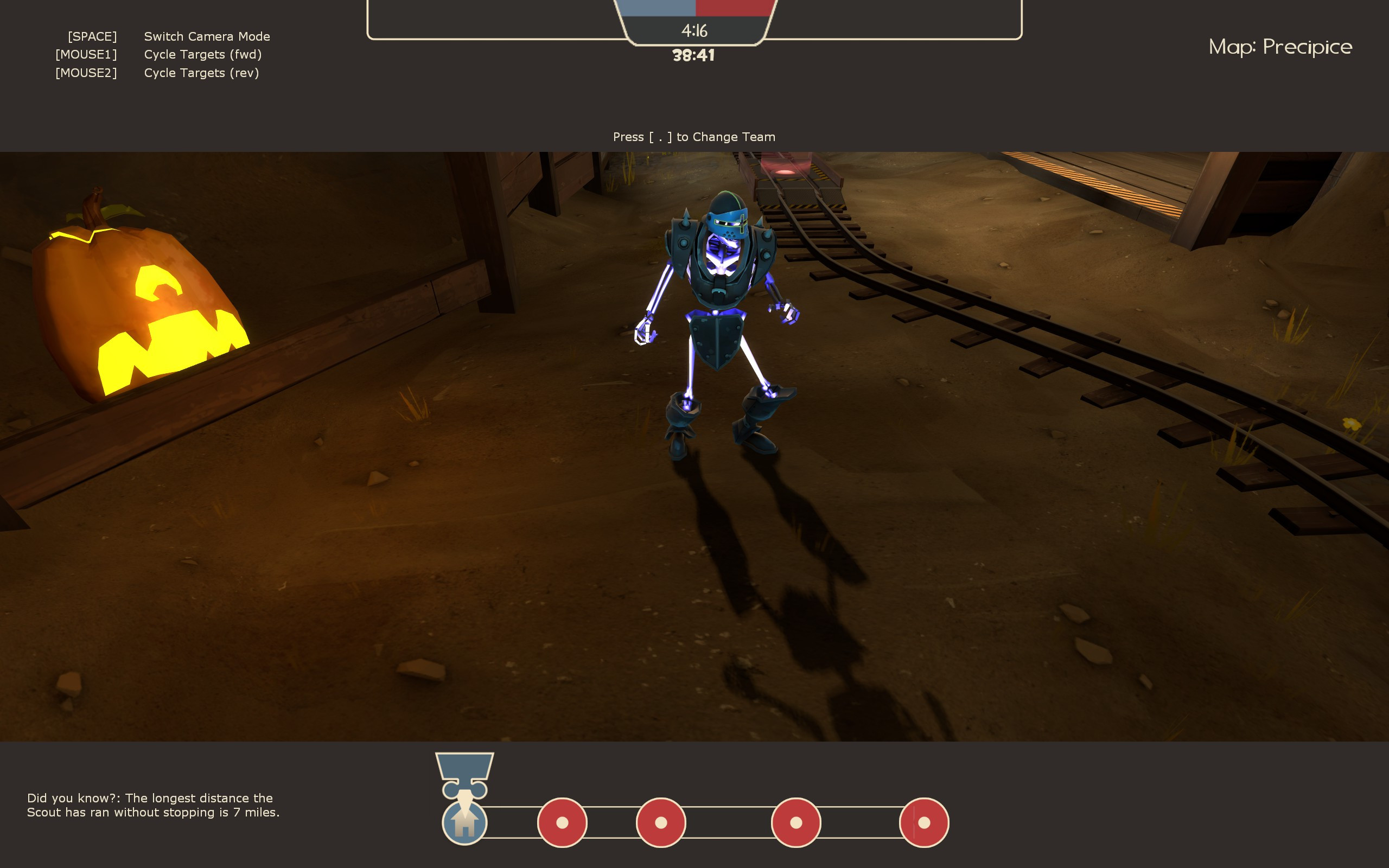Select the BLU home base icon on track
Screen dimensions: 1389x868
(x=465, y=822)
